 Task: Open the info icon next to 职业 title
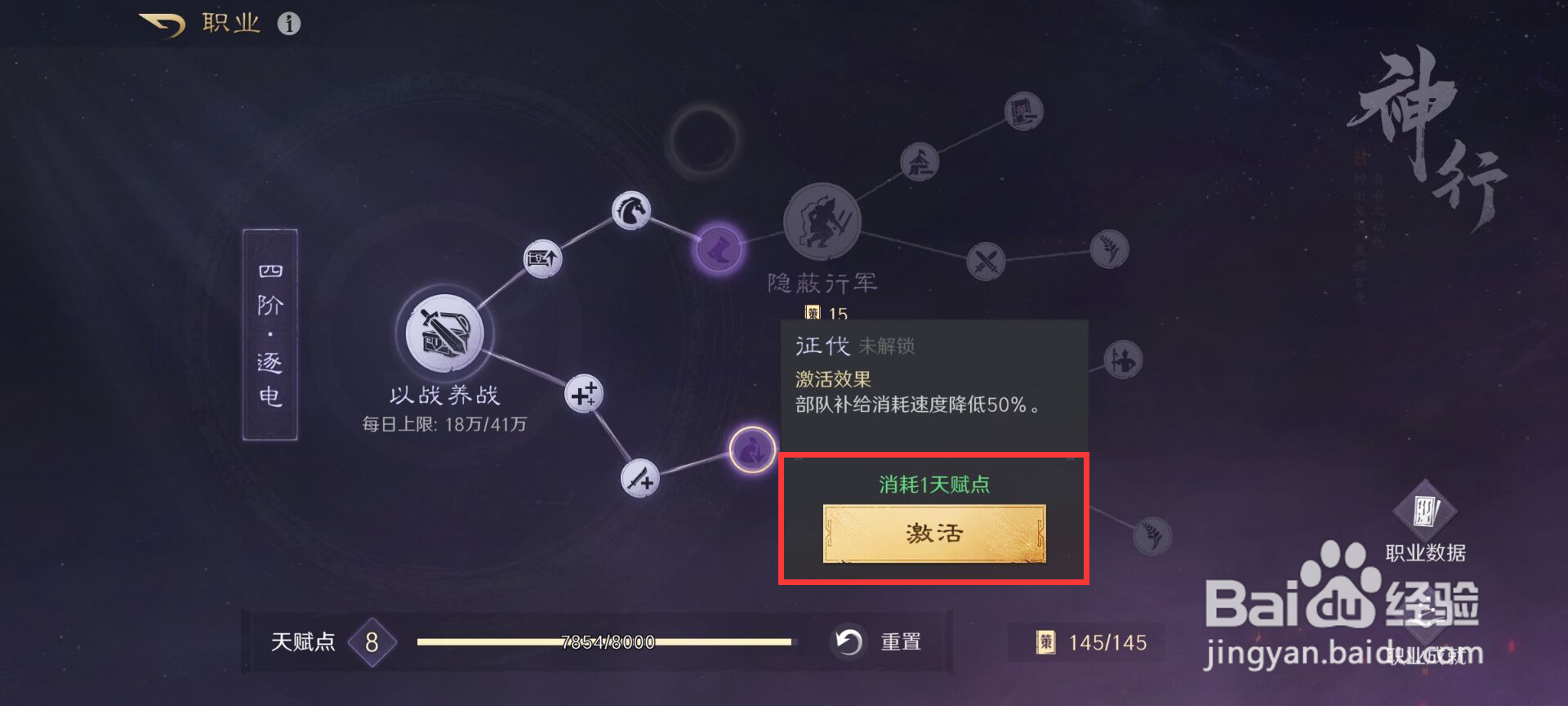[287, 22]
